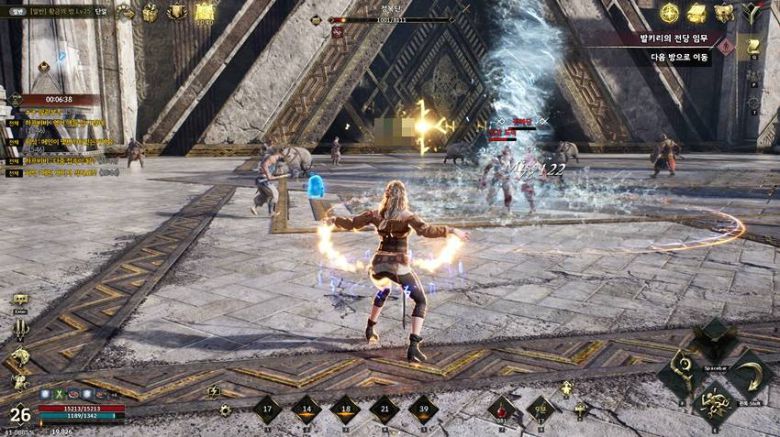Click the character level 26 badge
The width and height of the screenshot is (780, 437).
coord(19,414)
